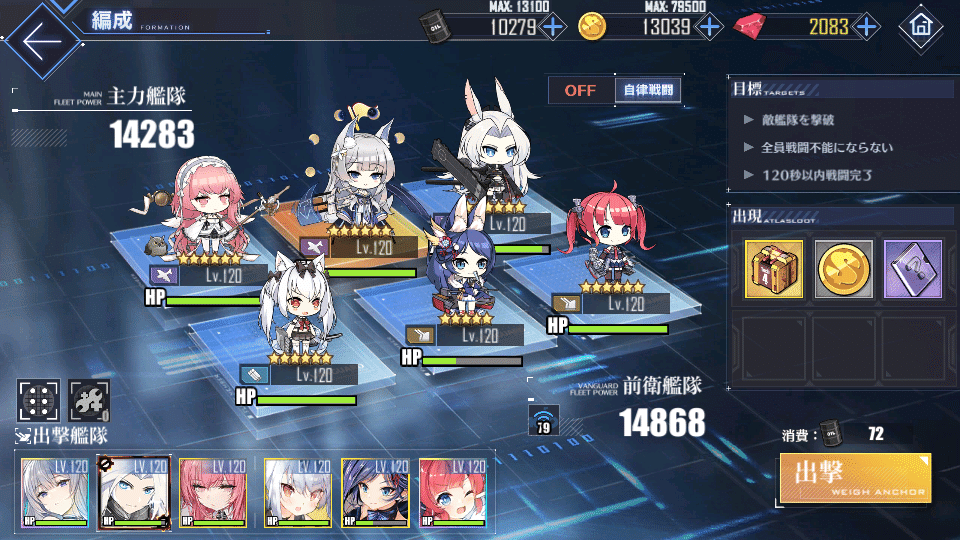960x540 pixels.
Task: Open the wrench repair icon
Action: pos(88,401)
